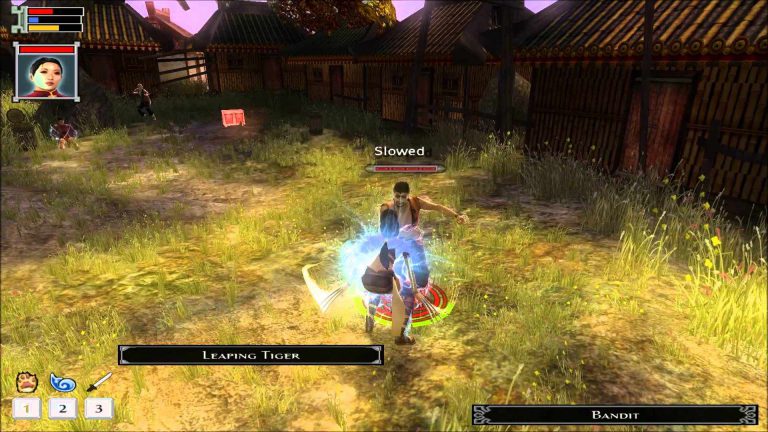
Task: Select the tiger paw martial style icon
Action: coord(26,382)
